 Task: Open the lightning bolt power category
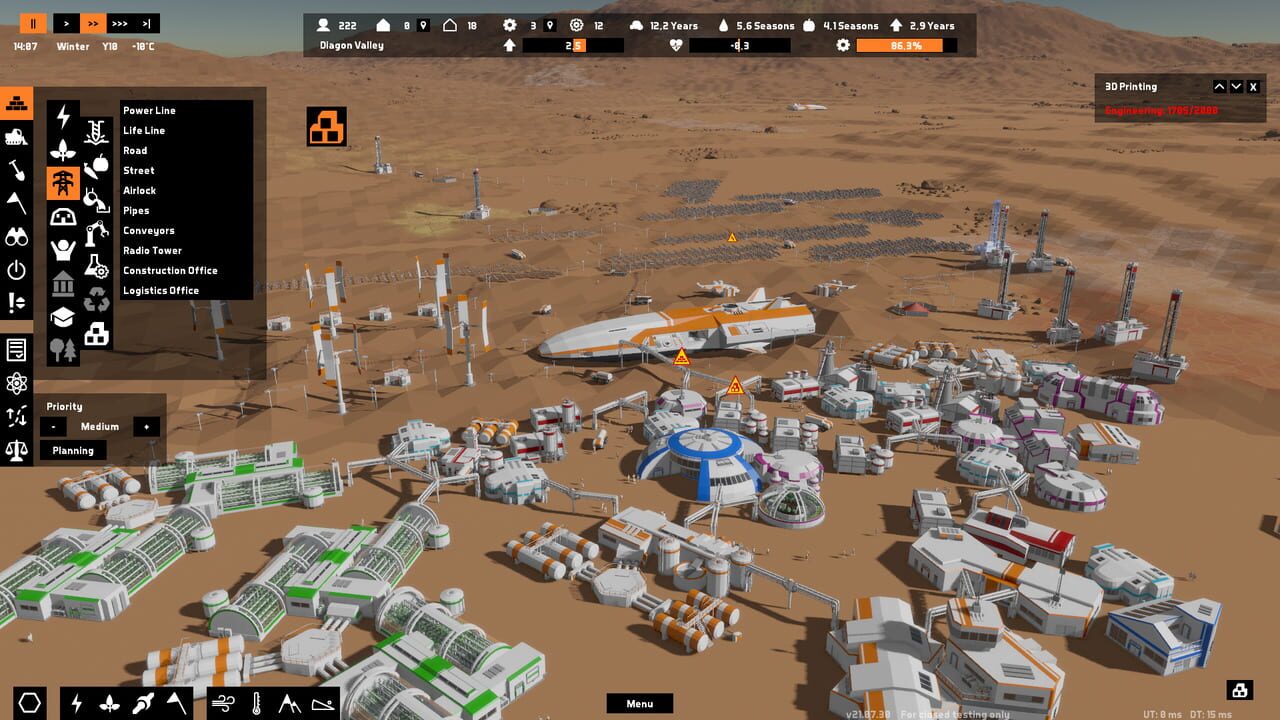(64, 117)
